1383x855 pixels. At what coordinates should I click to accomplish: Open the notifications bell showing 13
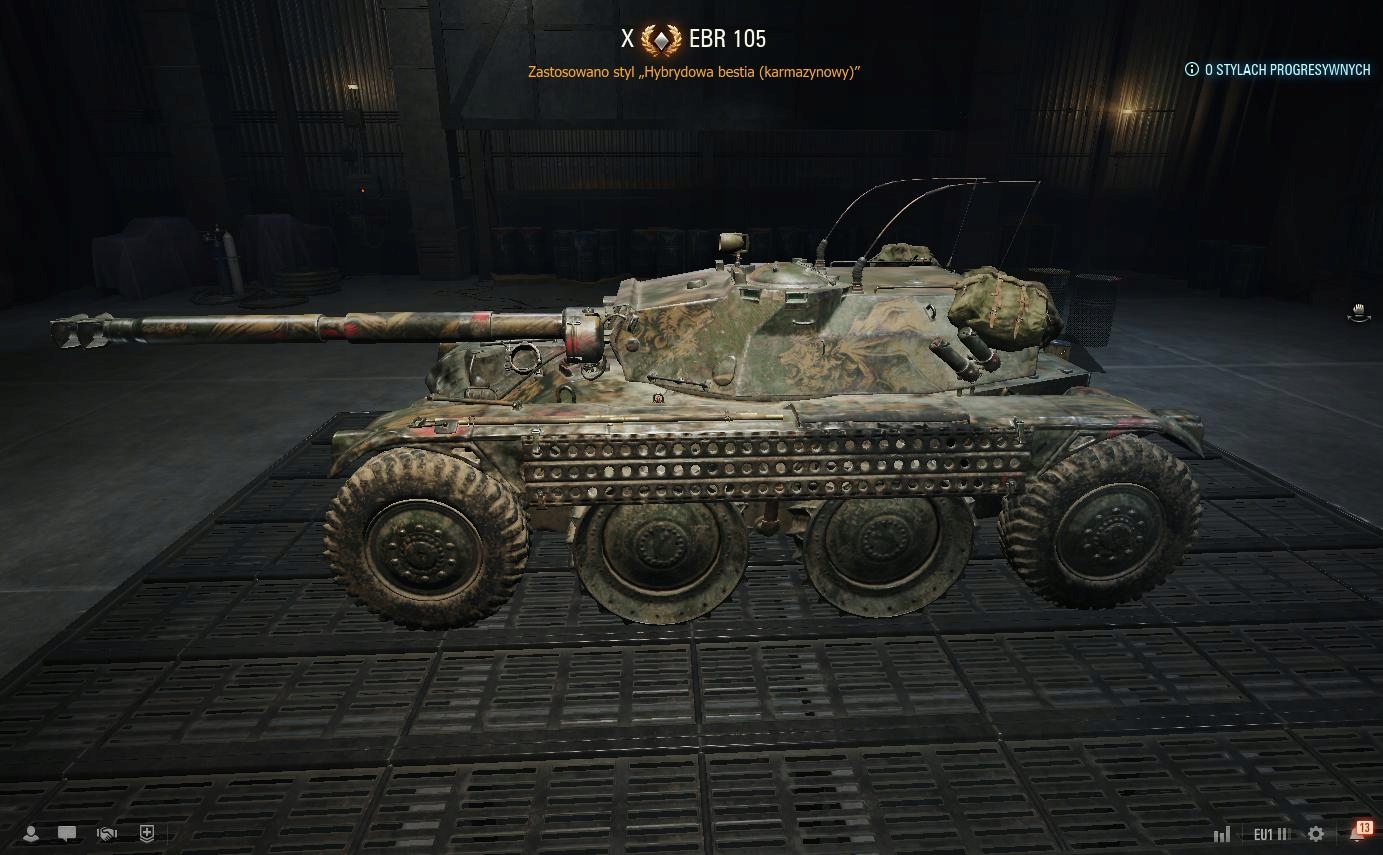[1360, 832]
